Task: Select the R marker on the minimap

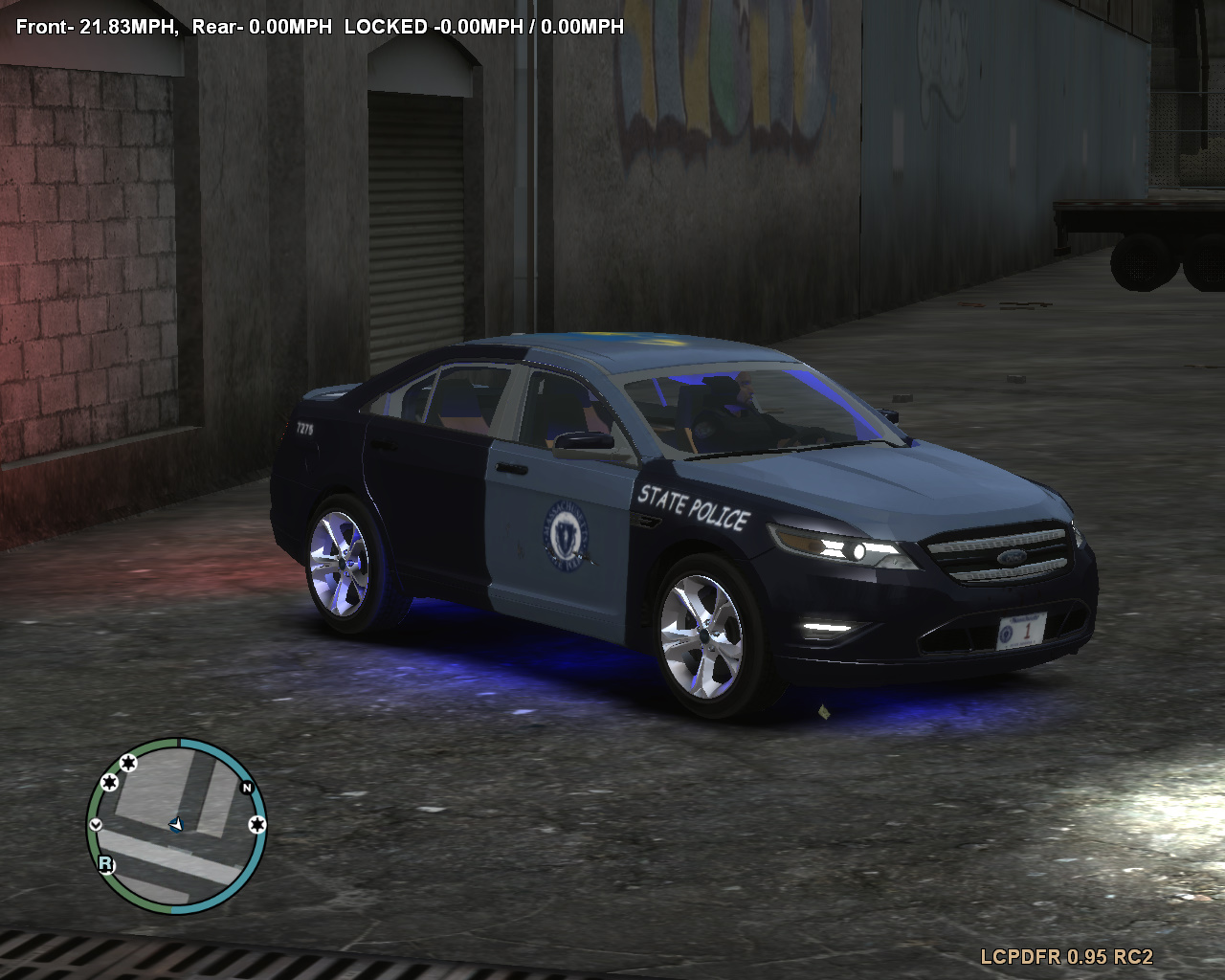Action: [x=104, y=863]
